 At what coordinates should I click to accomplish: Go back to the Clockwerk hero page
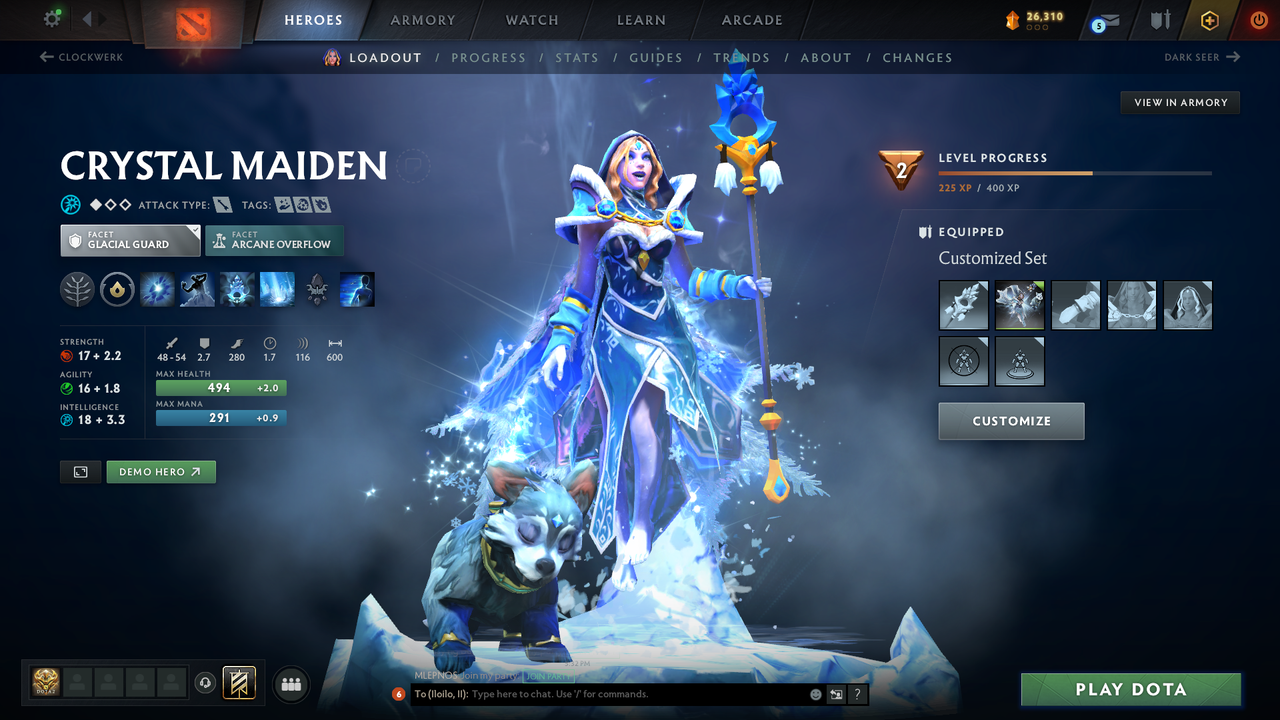pos(88,57)
